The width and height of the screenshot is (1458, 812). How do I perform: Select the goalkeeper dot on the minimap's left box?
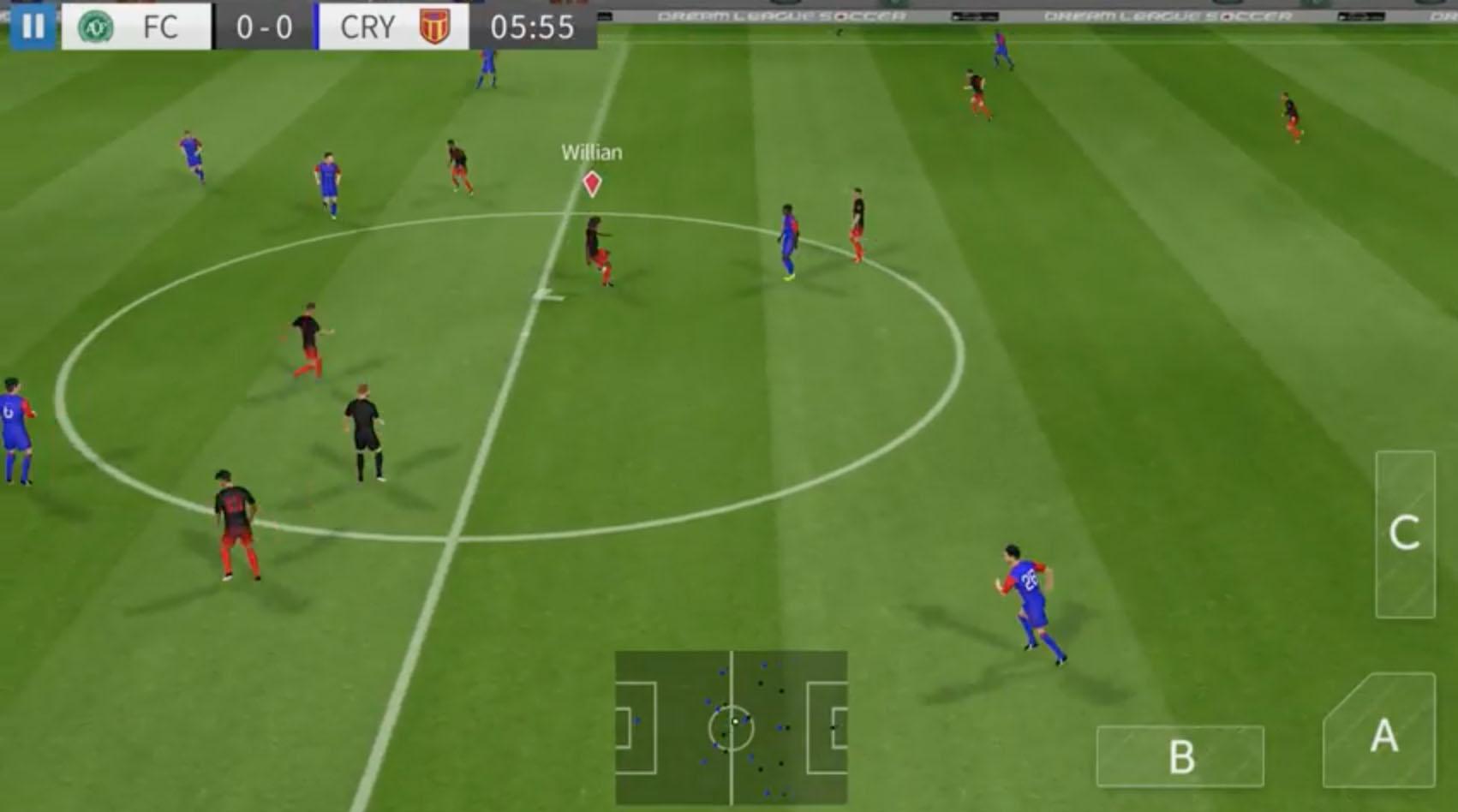pyautogui.click(x=638, y=722)
